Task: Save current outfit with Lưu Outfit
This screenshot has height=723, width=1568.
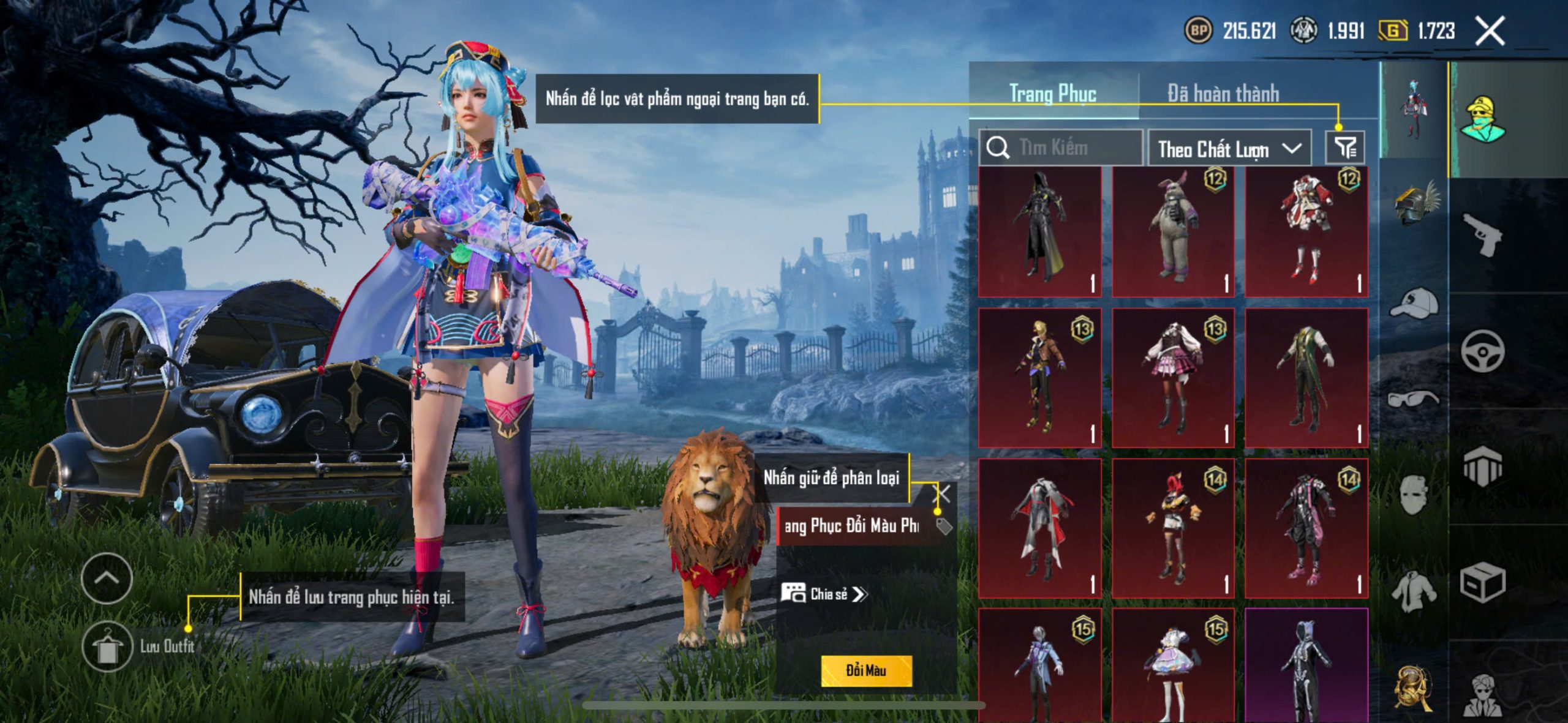Action: (x=108, y=647)
